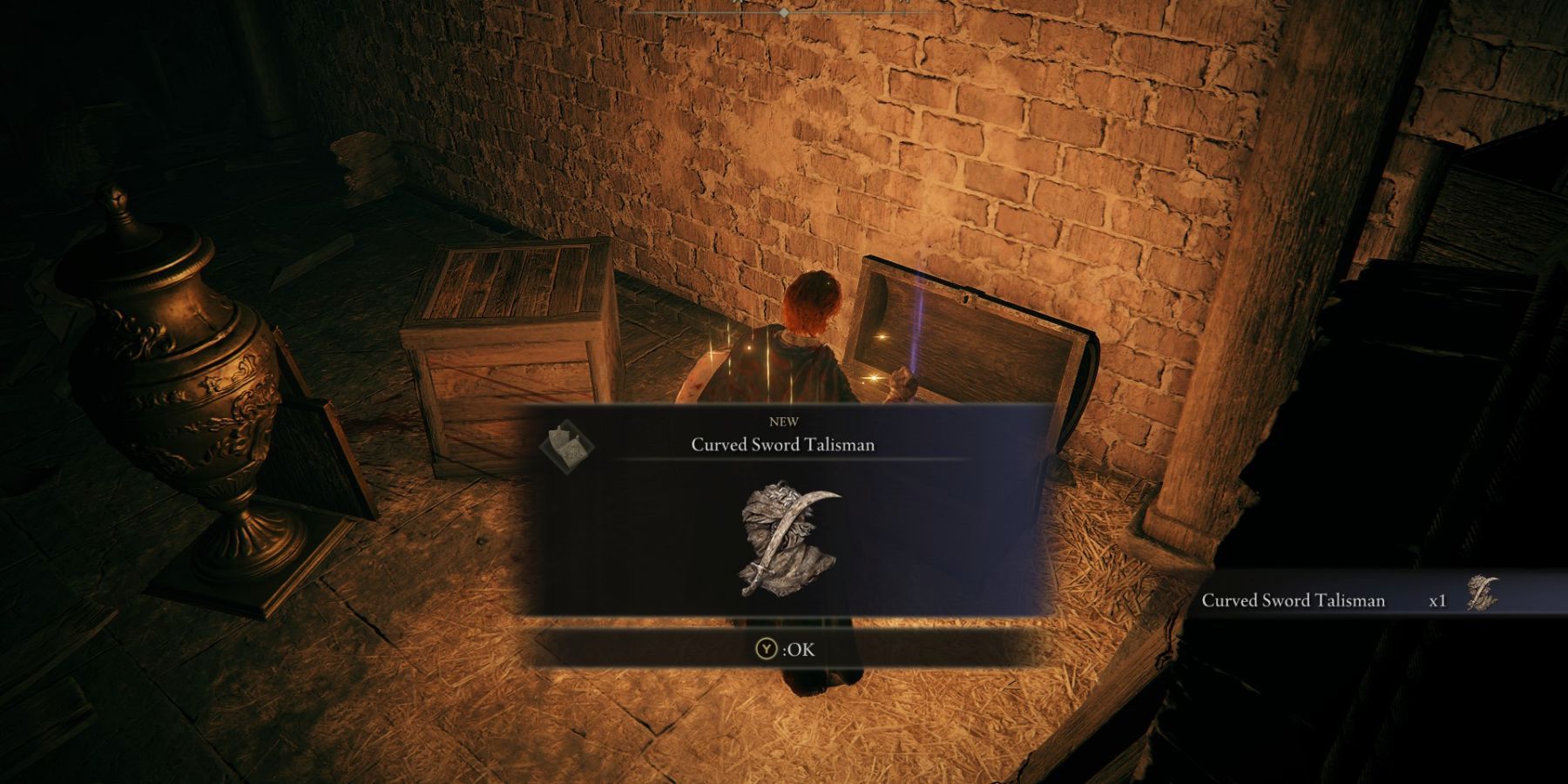This screenshot has width=1568, height=784.
Task: Confirm the item popup with the OK bar
Action: (785, 649)
